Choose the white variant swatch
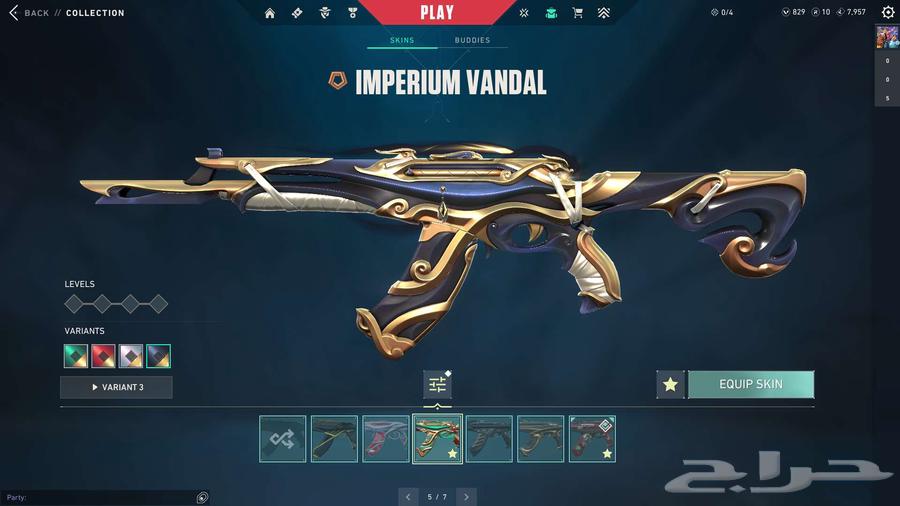Viewport: 900px width, 506px height. coord(131,356)
